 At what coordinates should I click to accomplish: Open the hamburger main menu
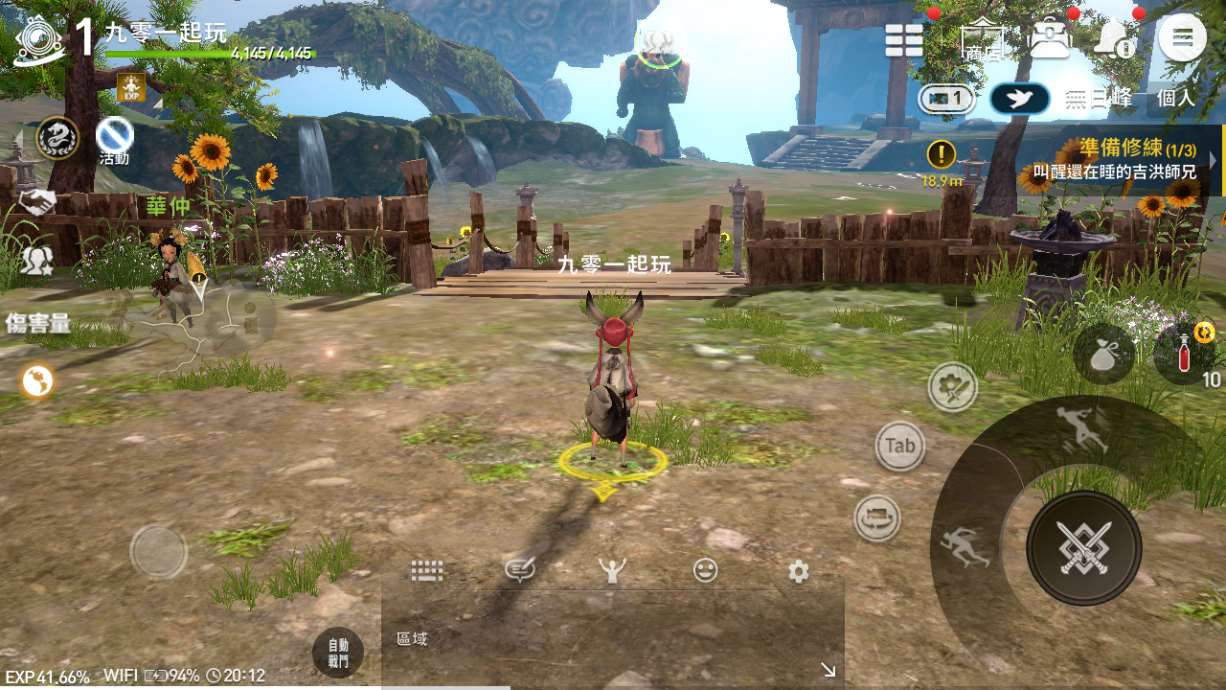tap(1182, 38)
